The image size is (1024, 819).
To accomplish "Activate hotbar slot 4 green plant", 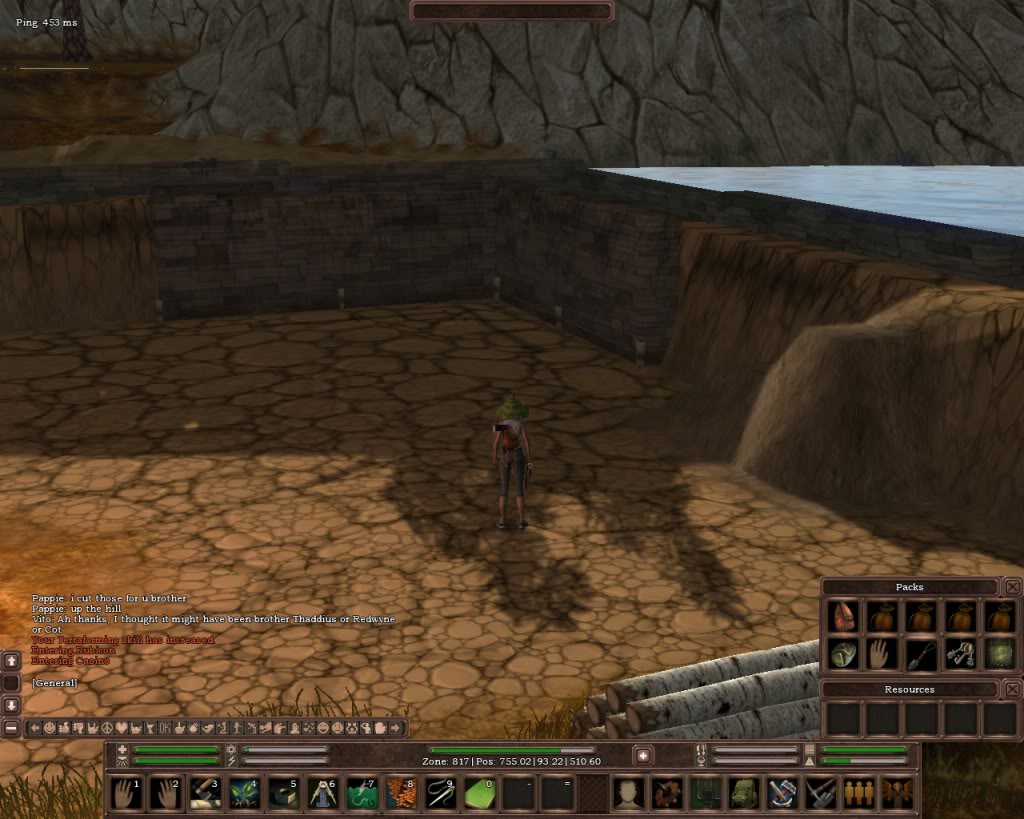I will (244, 793).
